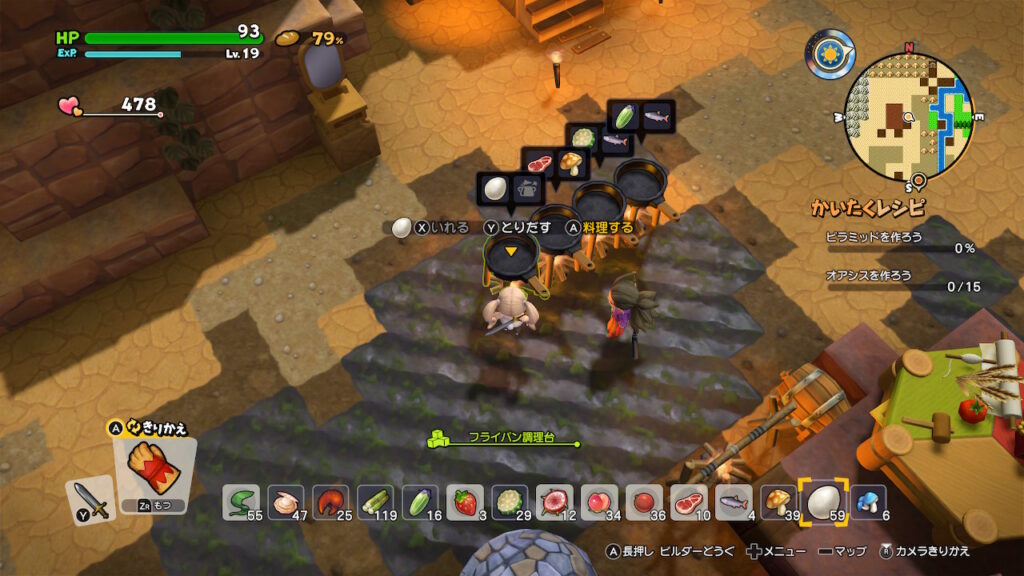The height and width of the screenshot is (576, 1024).
Task: Select the red tomato hotbar slot
Action: (x=643, y=501)
